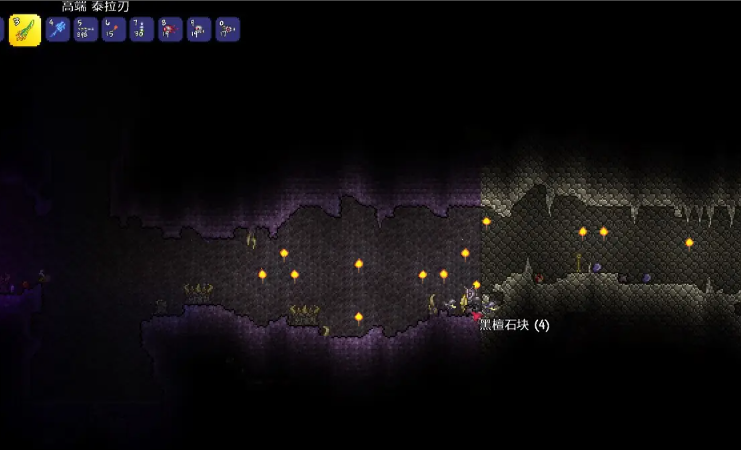Pick hotbar slot 7 with the 30 stack
Viewport: 741px width, 450px height.
pyautogui.click(x=142, y=30)
